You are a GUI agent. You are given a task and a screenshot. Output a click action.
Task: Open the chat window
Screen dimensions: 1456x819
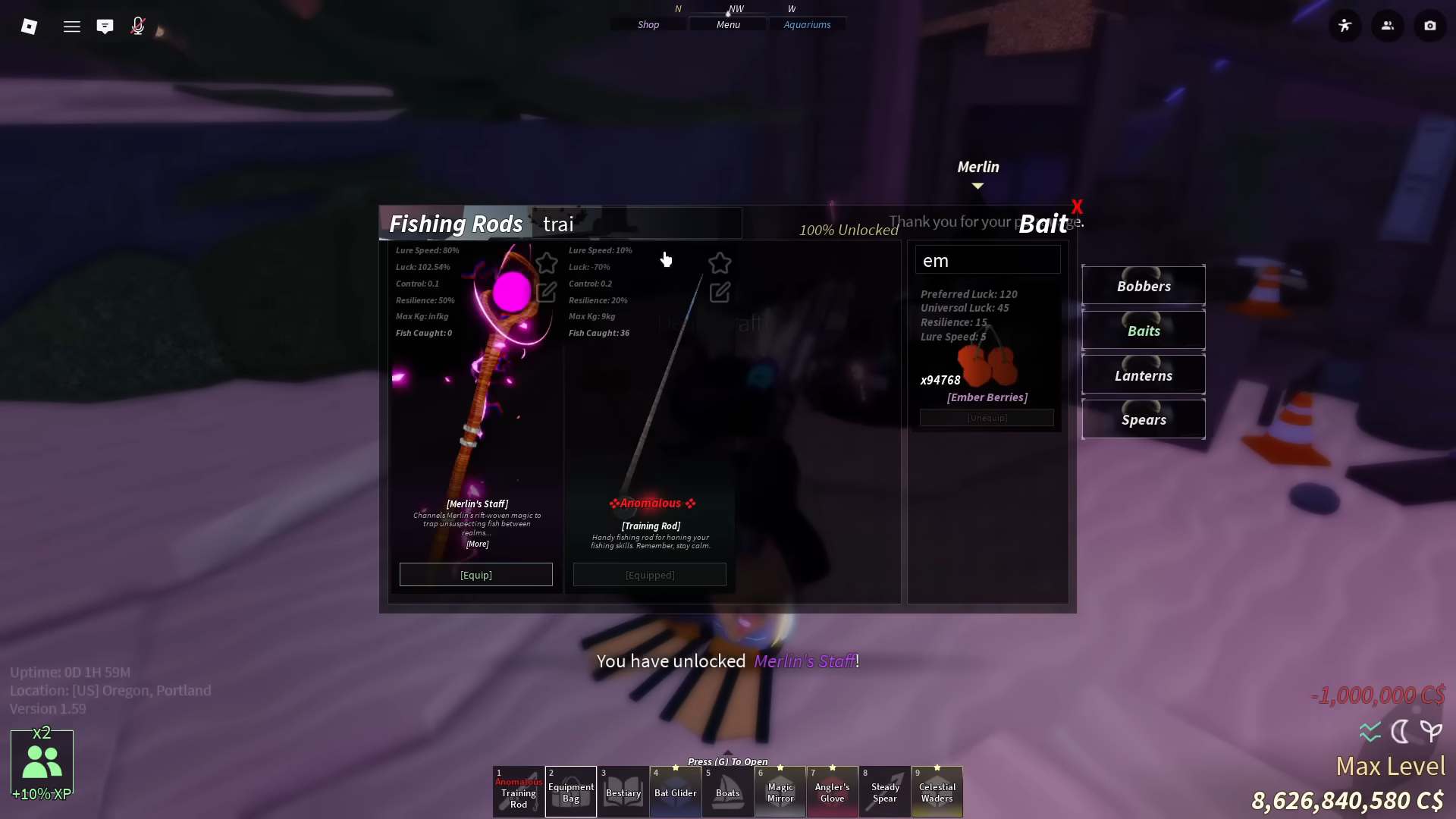click(105, 25)
